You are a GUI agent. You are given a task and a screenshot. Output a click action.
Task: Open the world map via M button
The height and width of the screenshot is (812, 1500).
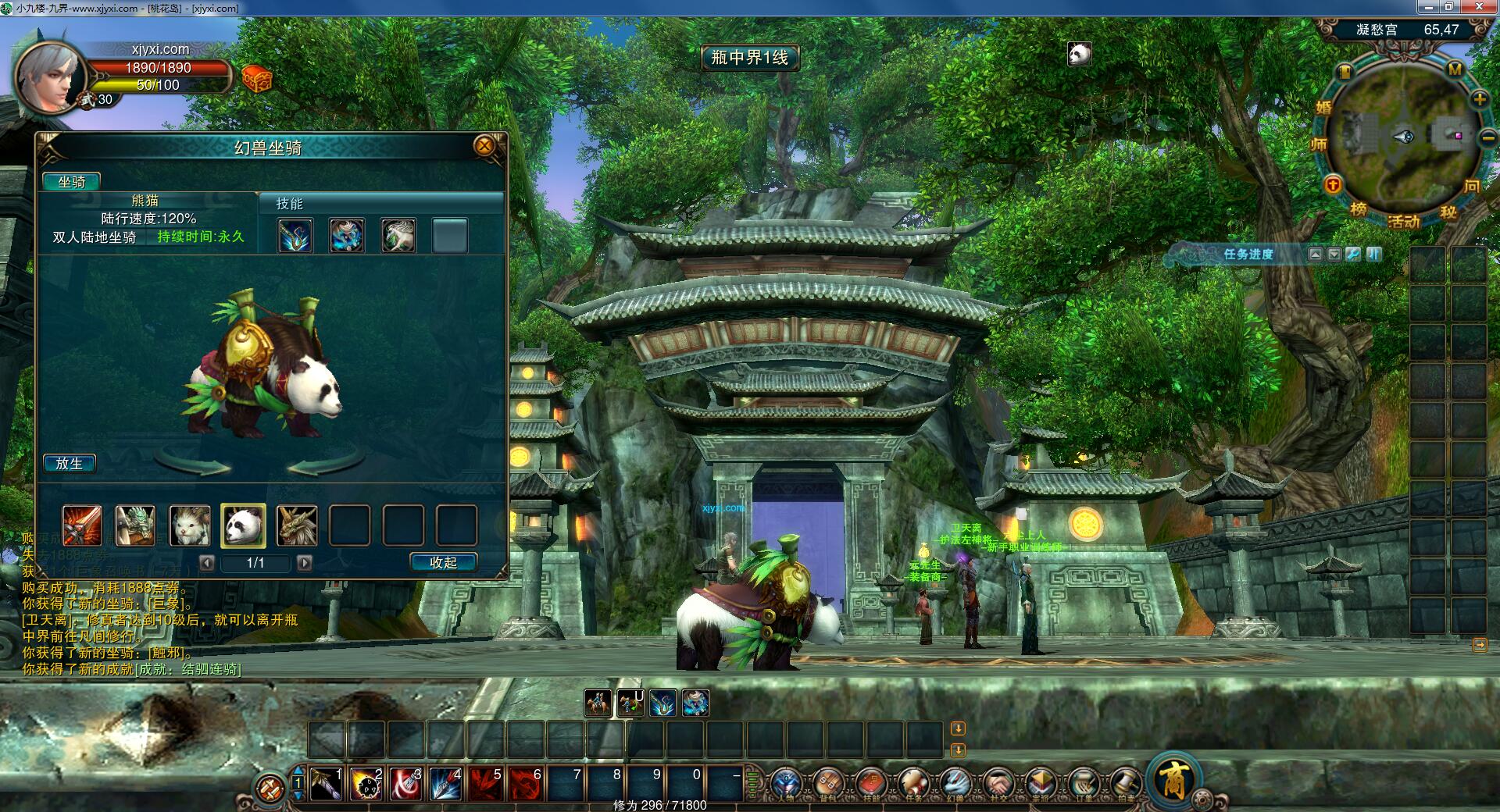[1455, 69]
